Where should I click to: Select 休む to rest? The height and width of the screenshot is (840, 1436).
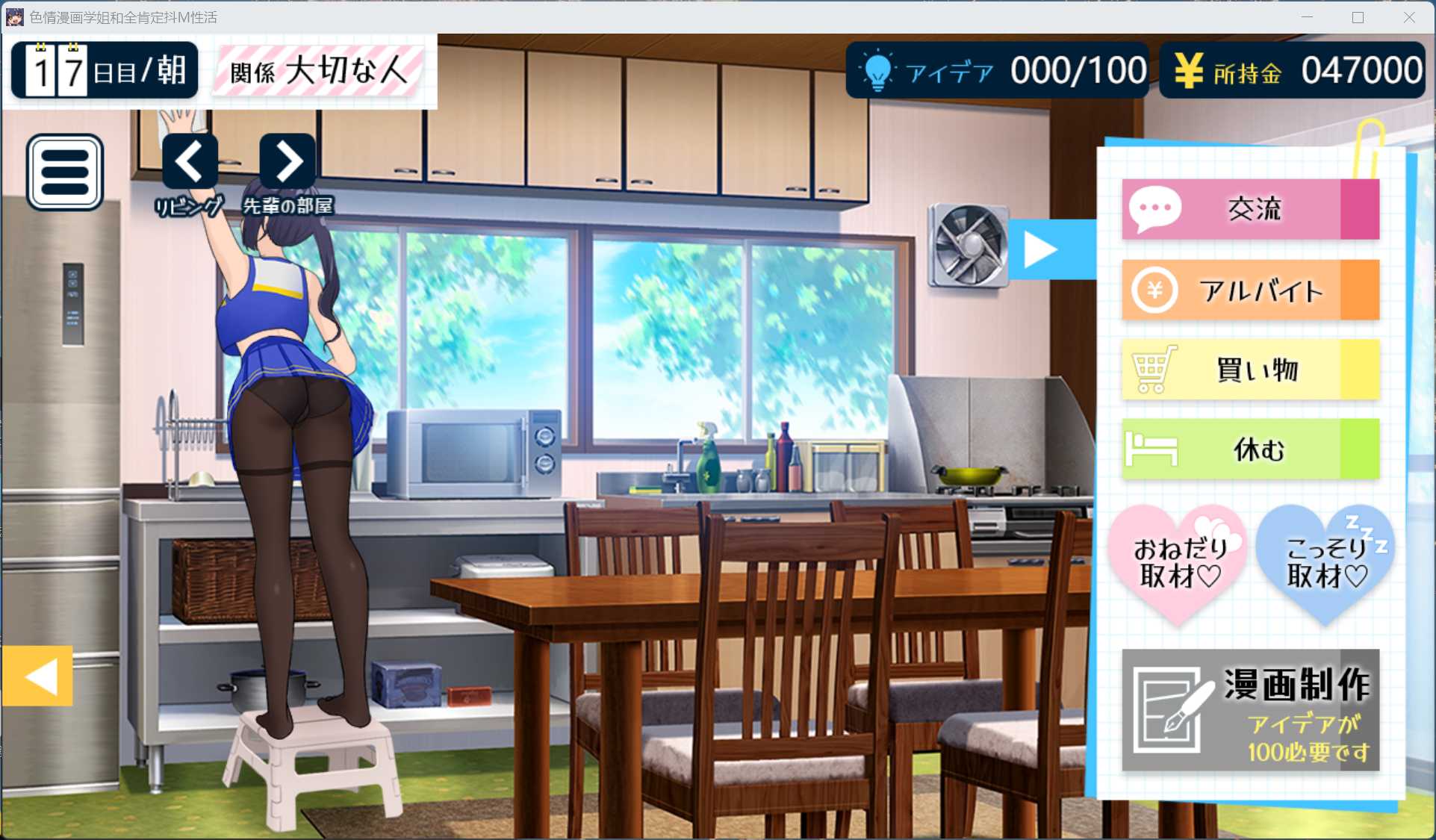point(1250,449)
